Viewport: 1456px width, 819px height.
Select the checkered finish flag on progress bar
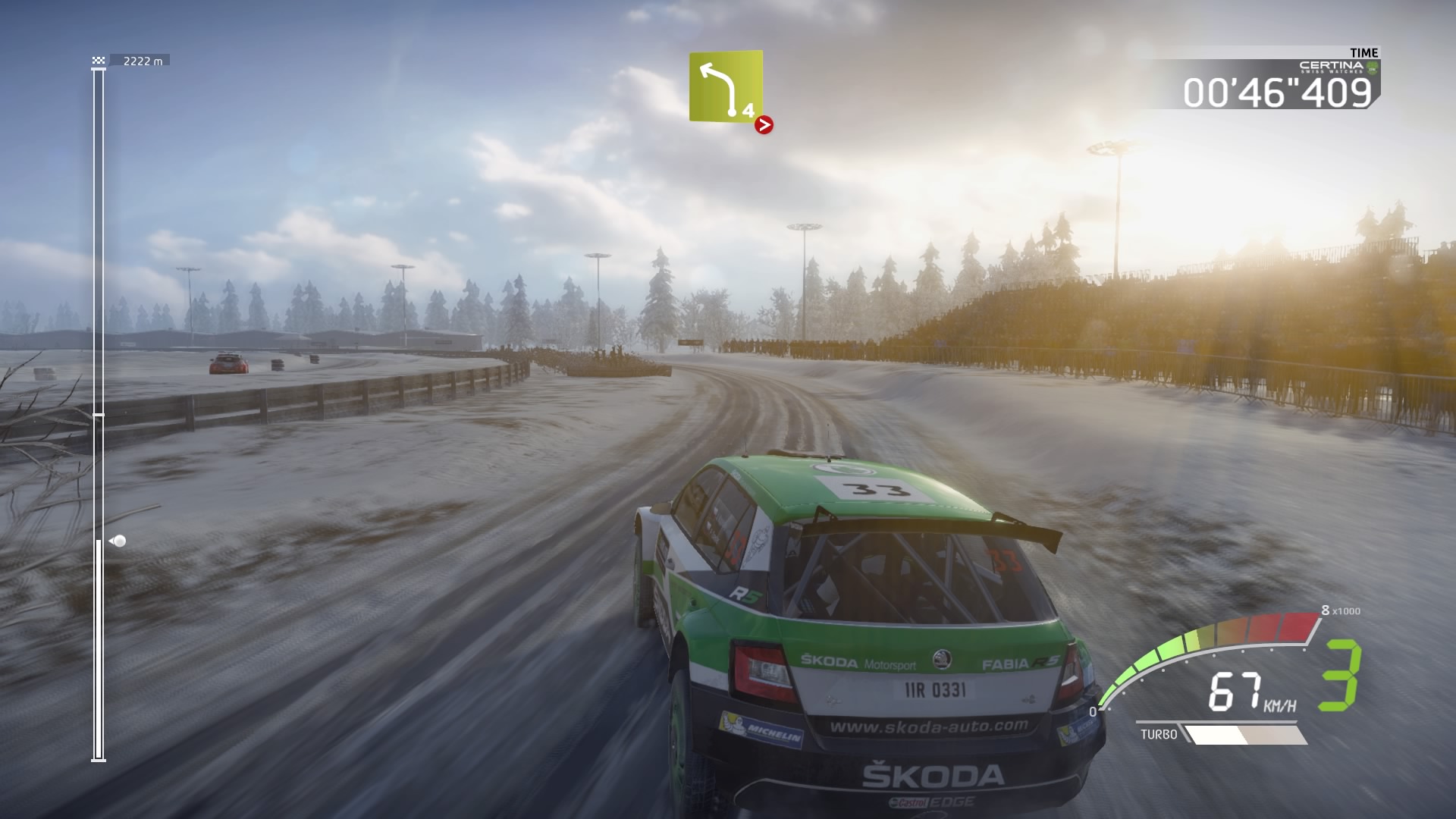point(99,61)
